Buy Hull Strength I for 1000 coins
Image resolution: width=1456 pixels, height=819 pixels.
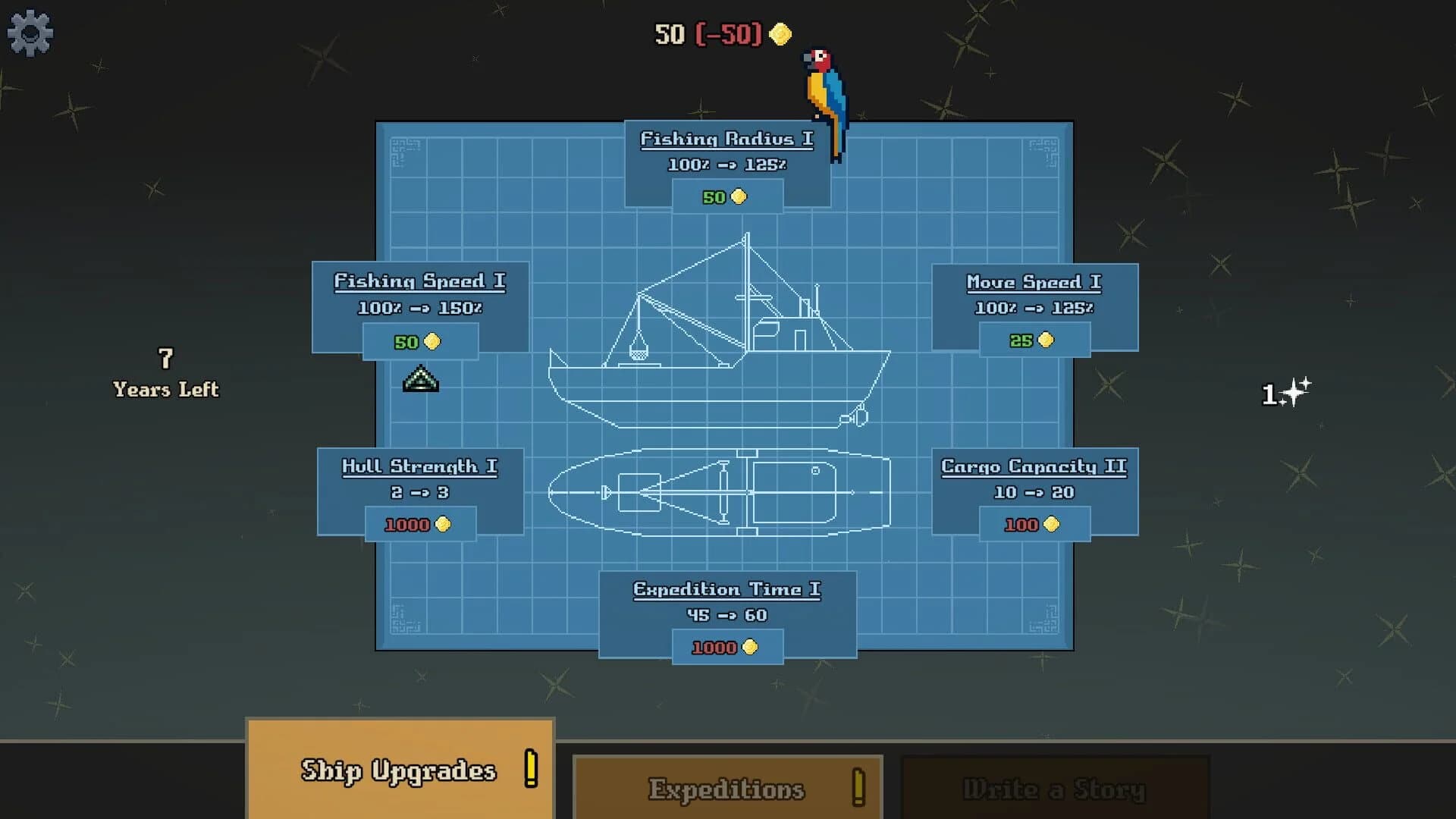pyautogui.click(x=419, y=523)
